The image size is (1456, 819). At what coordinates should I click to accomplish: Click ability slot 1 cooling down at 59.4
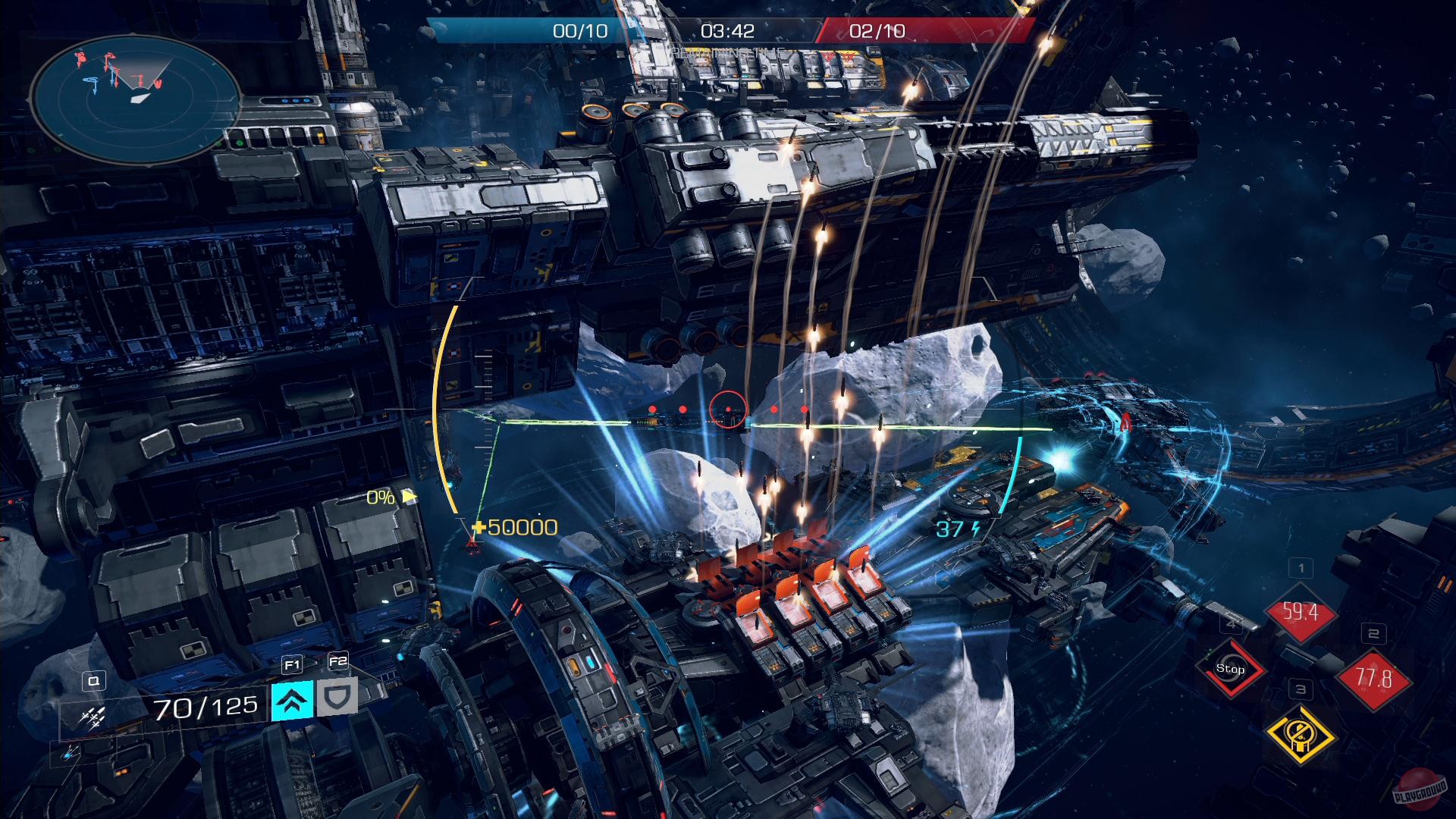[x=1301, y=611]
